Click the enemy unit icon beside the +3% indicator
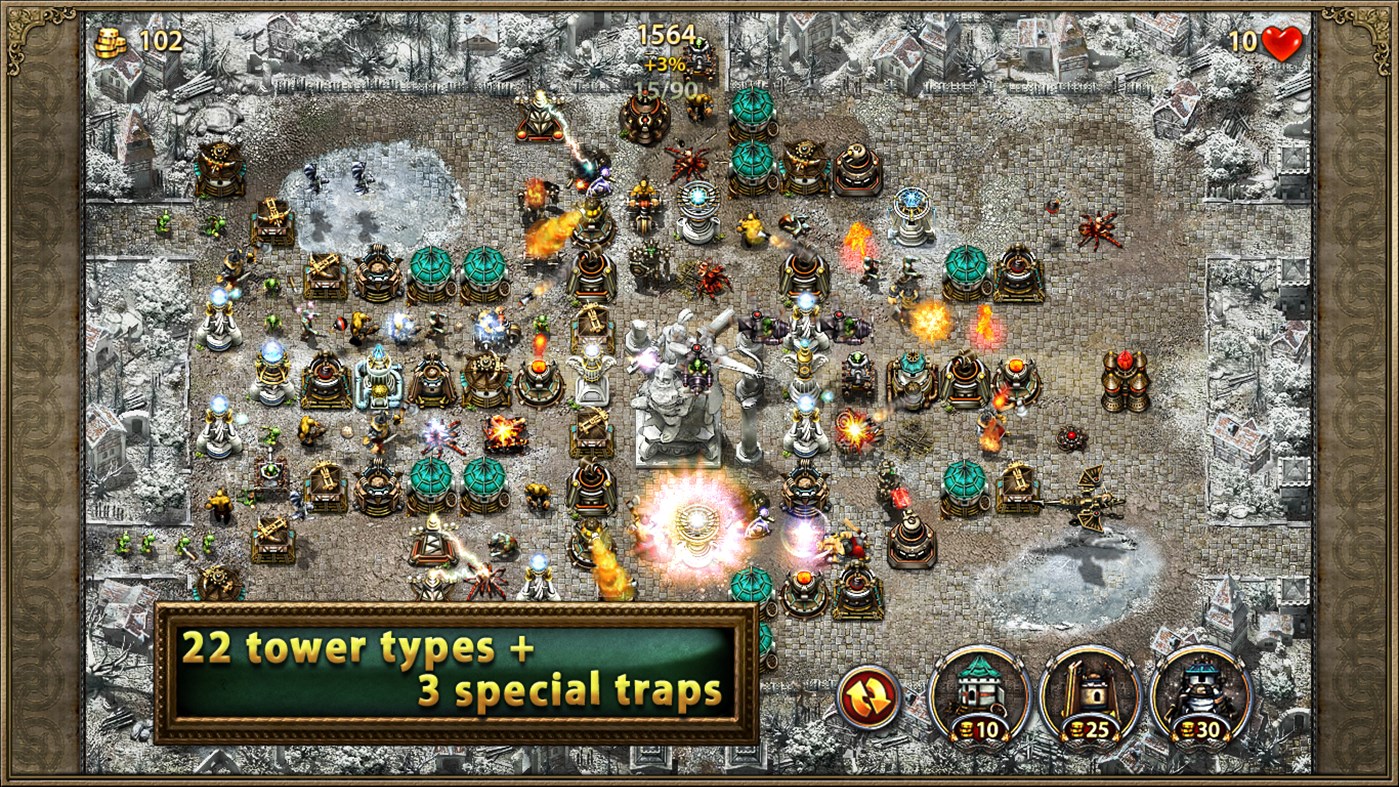Screen dimensions: 1399x787 (x=698, y=58)
